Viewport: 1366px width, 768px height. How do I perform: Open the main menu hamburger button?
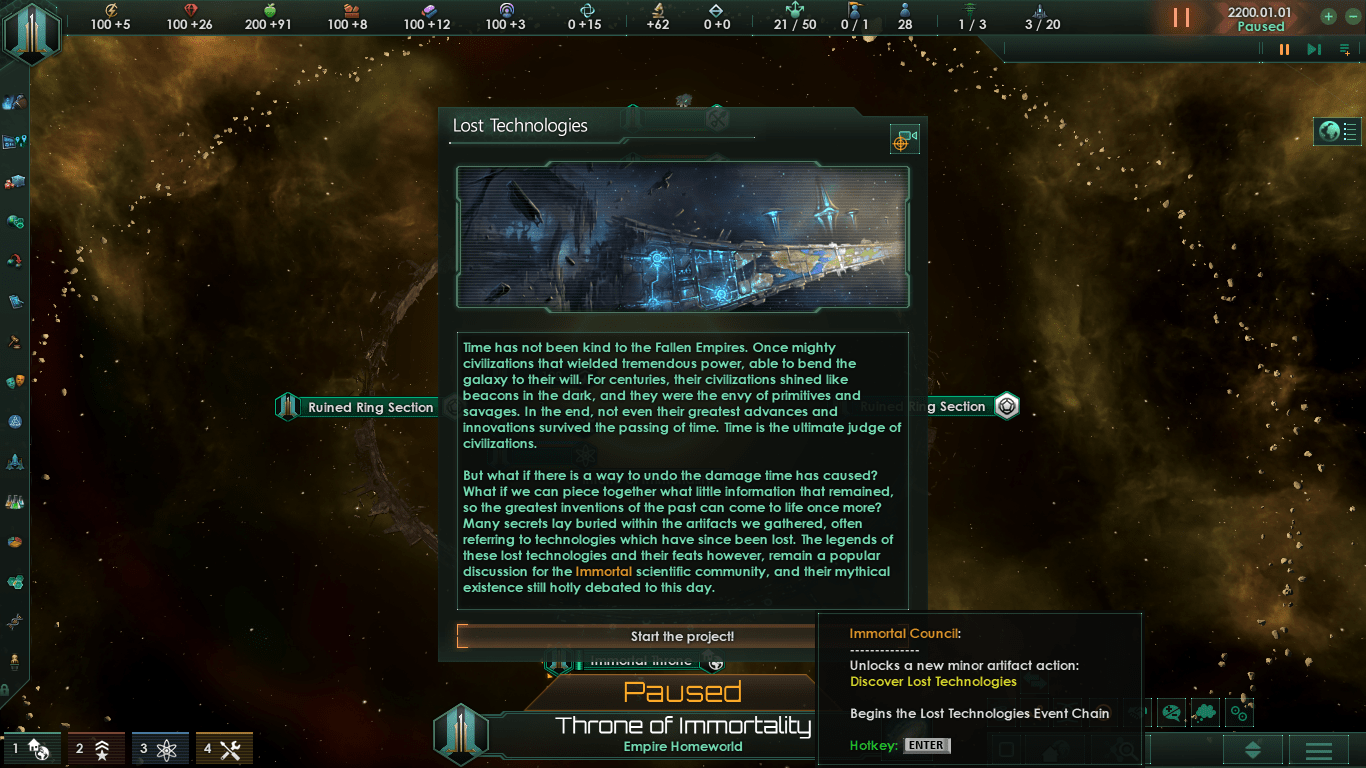(x=1319, y=750)
